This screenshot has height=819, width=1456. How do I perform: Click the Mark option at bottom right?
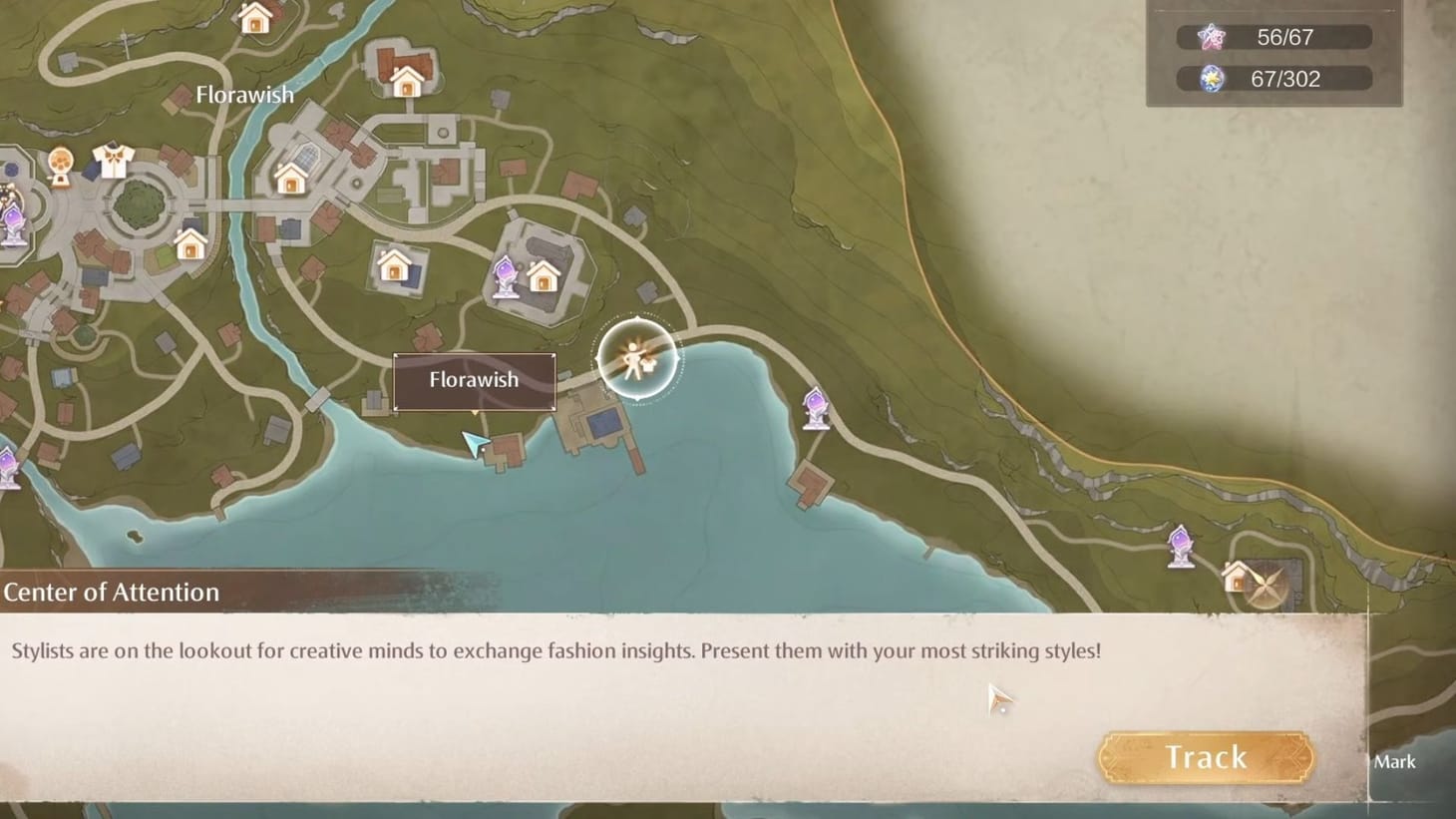point(1394,762)
